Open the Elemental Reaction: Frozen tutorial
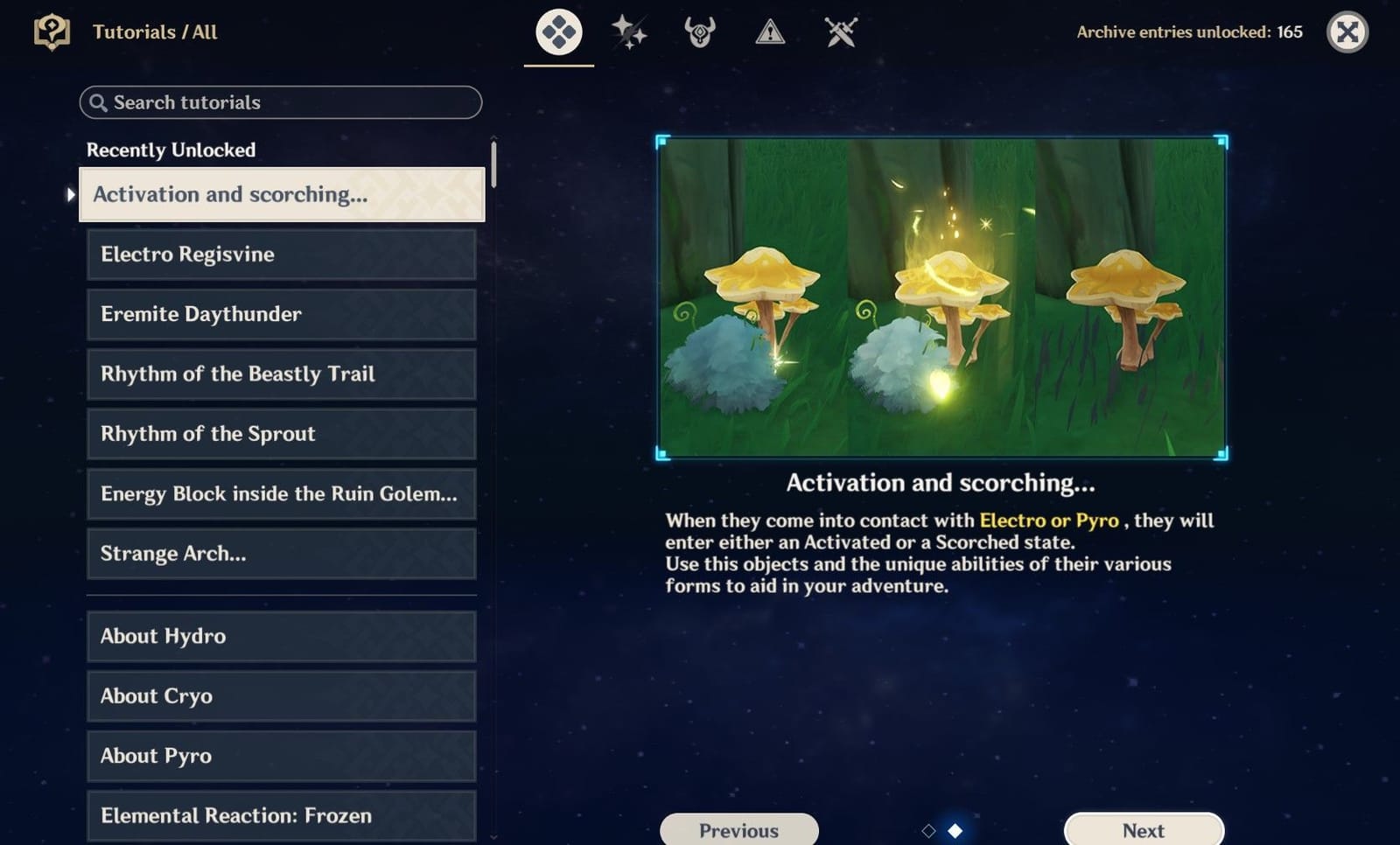This screenshot has width=1400, height=845. 280,815
